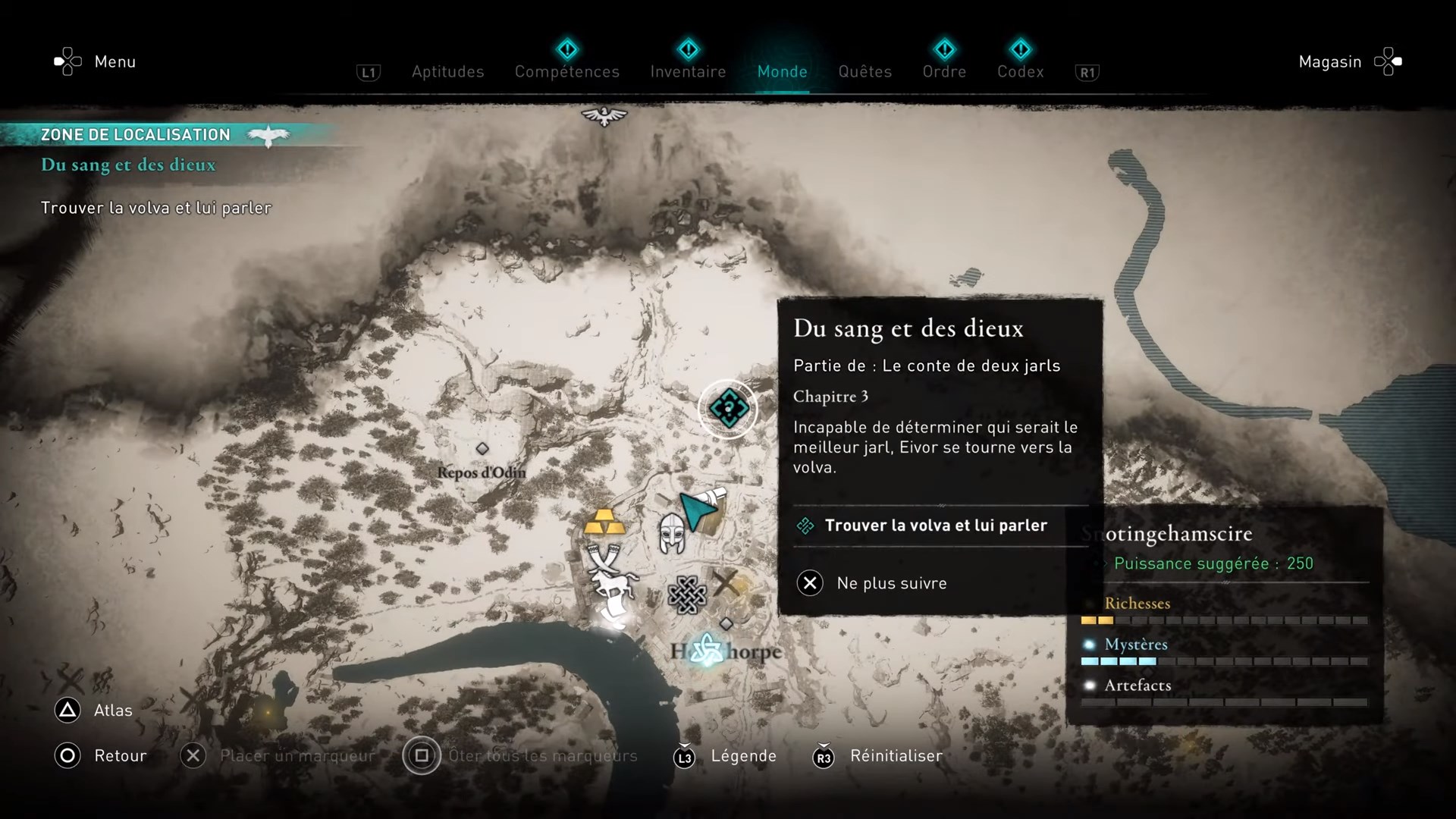Go to the Inventaire tab

coord(688,71)
